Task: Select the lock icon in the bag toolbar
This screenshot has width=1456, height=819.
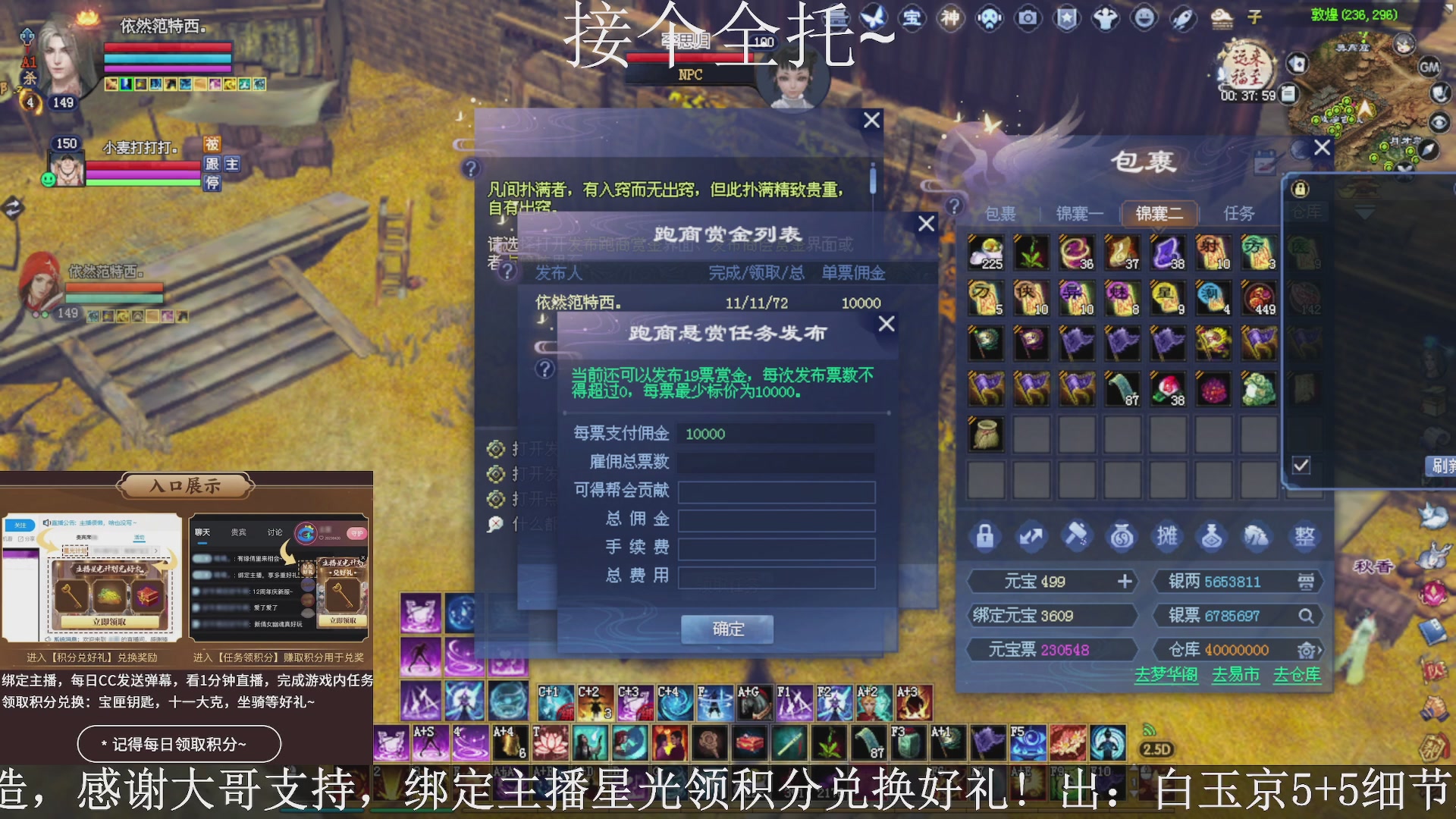Action: coord(985,537)
